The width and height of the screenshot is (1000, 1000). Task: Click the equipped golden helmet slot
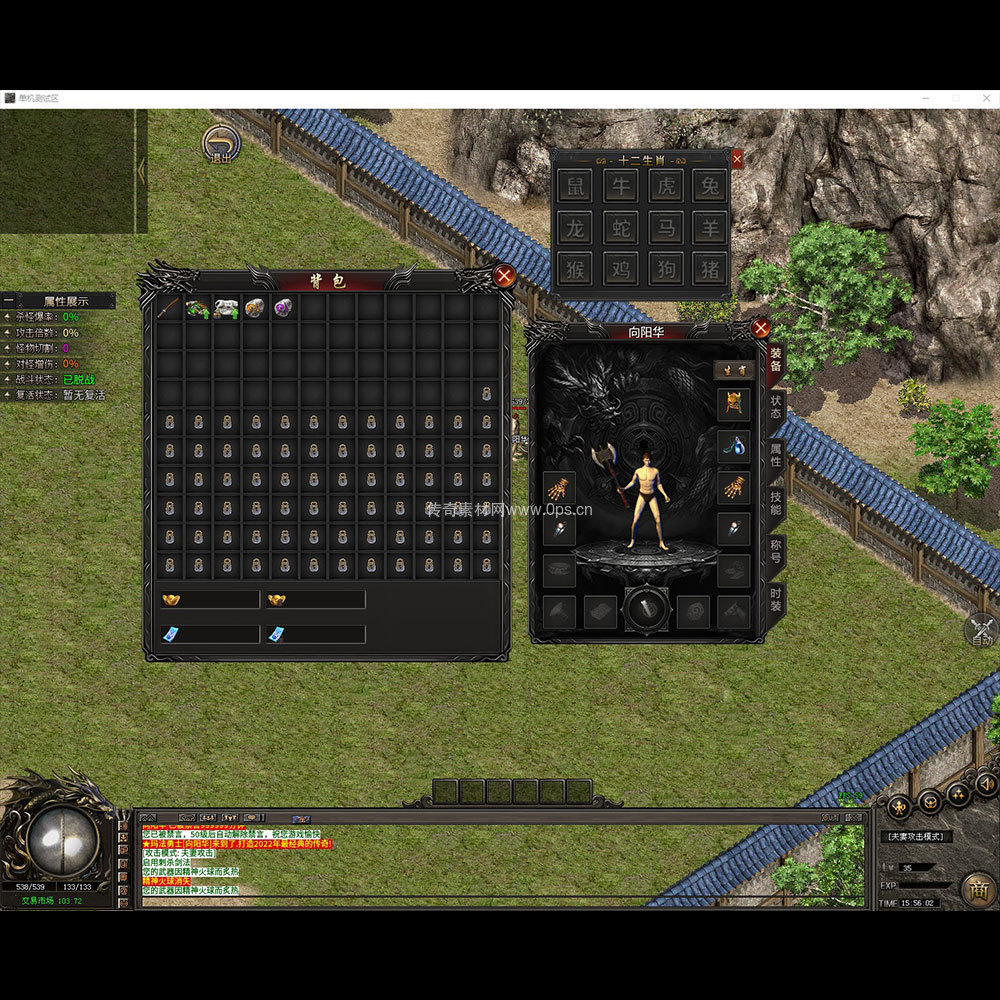pyautogui.click(x=734, y=404)
